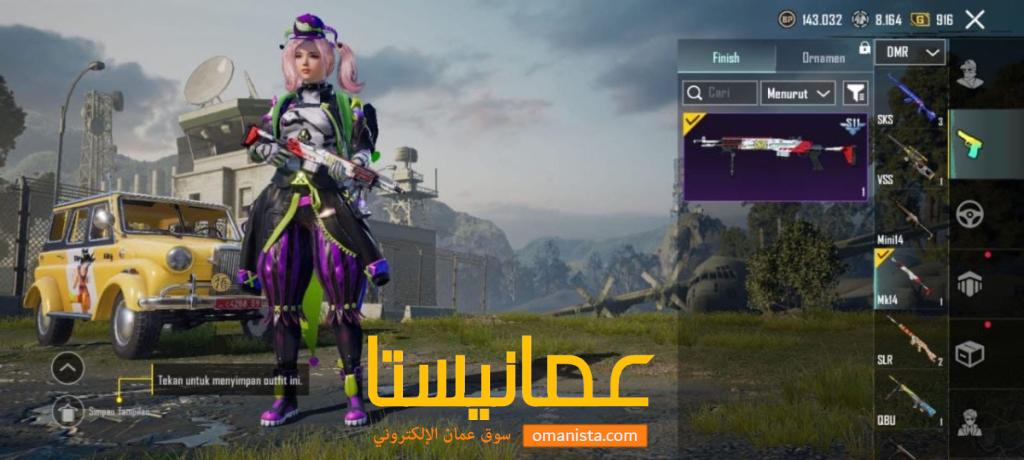This screenshot has height=460, width=1024.
Task: Expand the DMR weapon type dropdown
Action: pyautogui.click(x=910, y=52)
